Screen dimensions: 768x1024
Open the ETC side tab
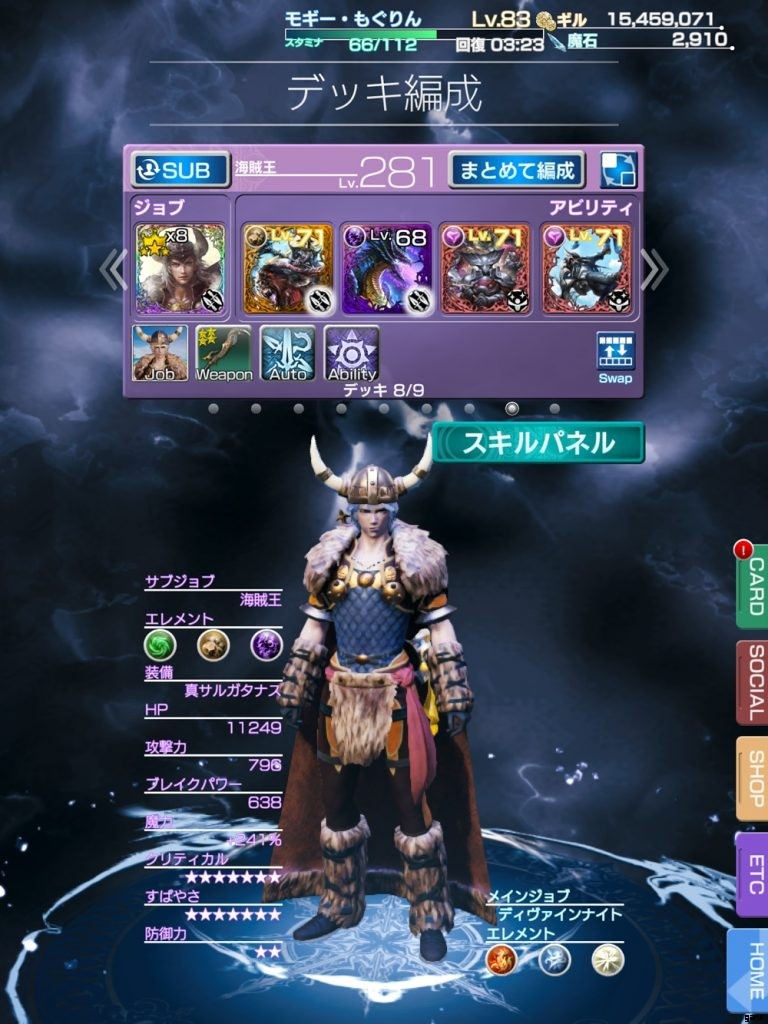tap(752, 874)
